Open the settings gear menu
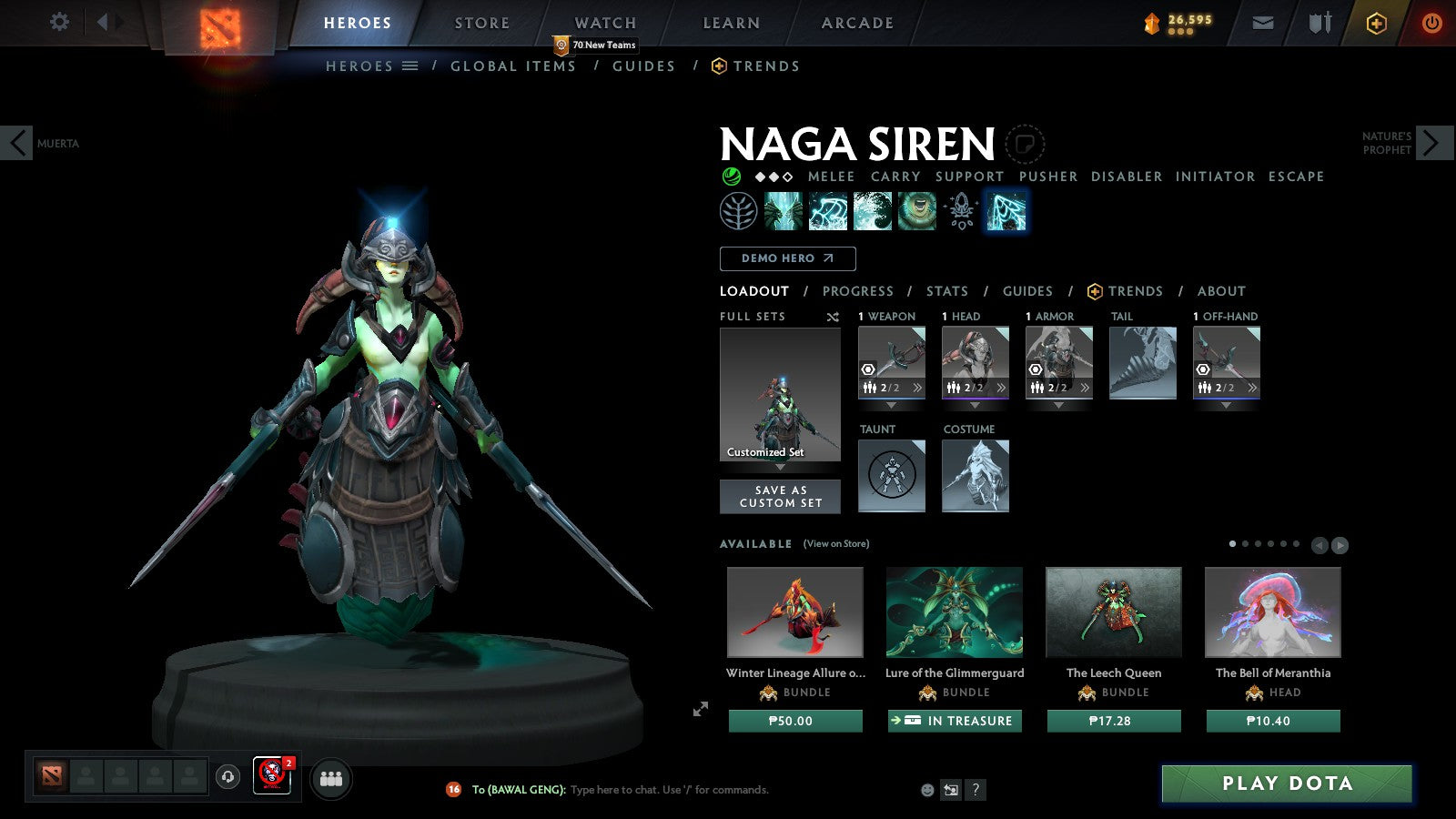The image size is (1456, 819). coord(59,22)
